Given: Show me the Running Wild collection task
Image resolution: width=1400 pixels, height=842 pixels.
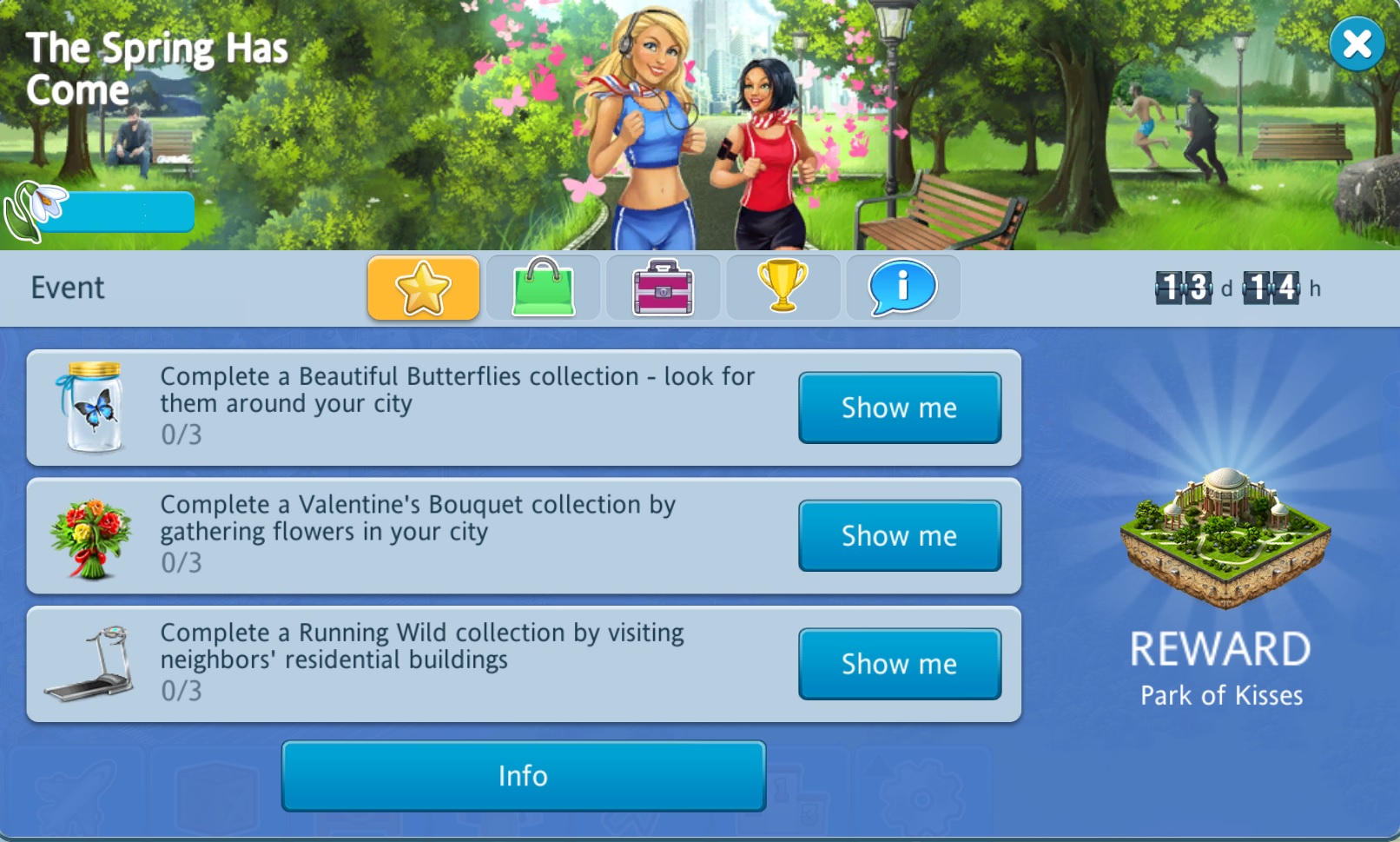Looking at the screenshot, I should [899, 664].
